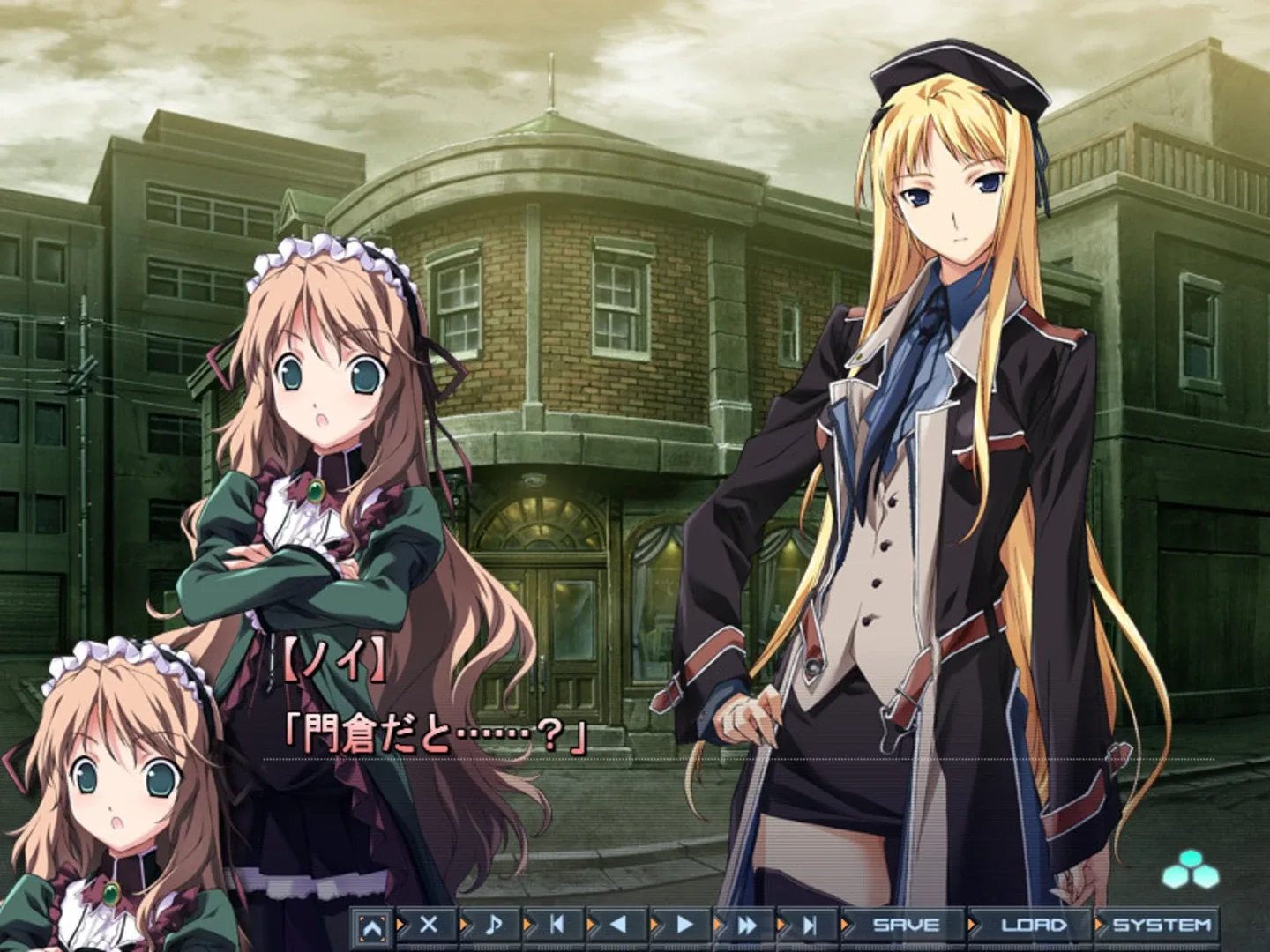Enable skip mode with the double-arrow button
Viewport: 1270px width, 952px height.
coord(746,926)
